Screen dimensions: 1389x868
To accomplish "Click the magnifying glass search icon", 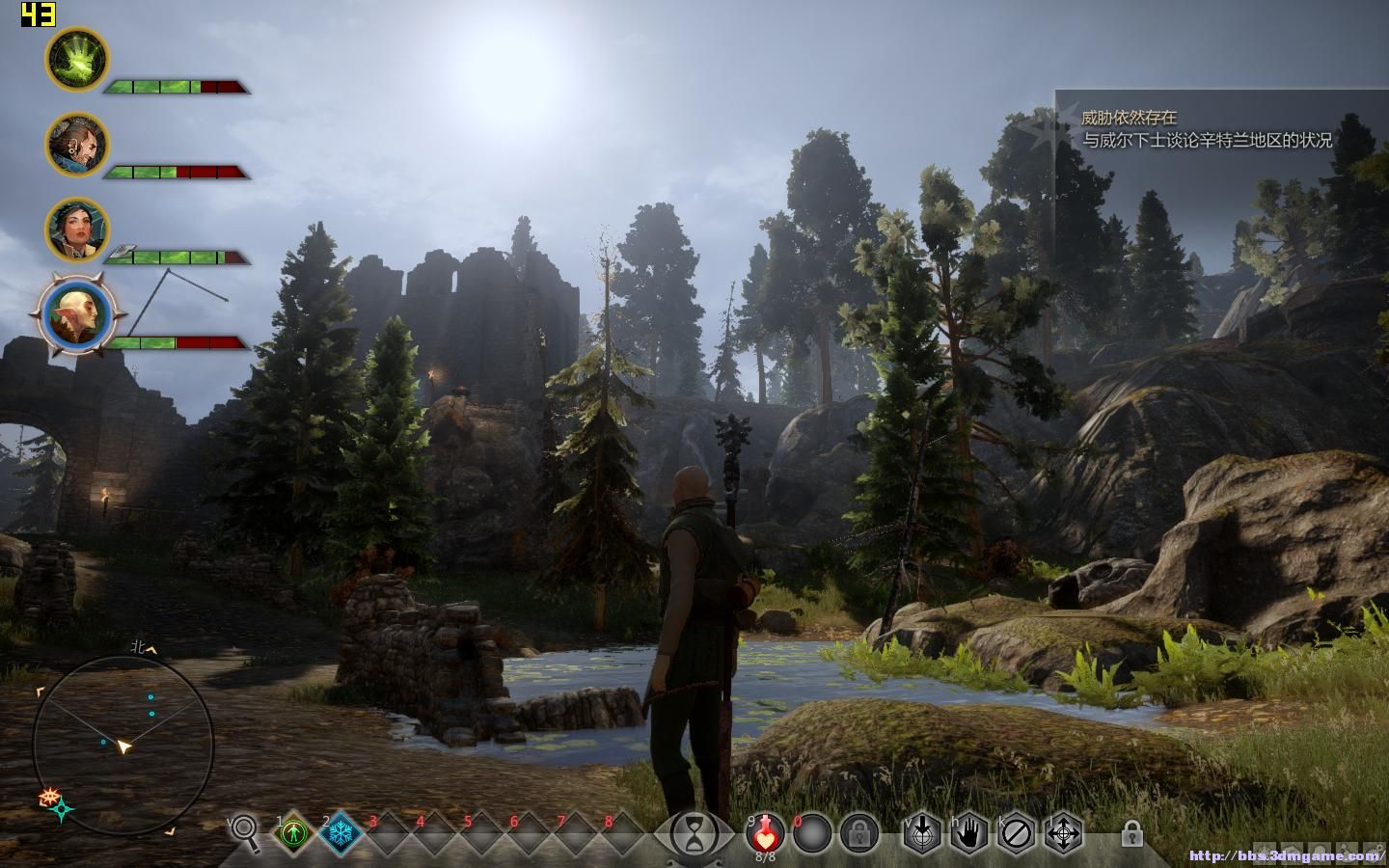I will (247, 832).
